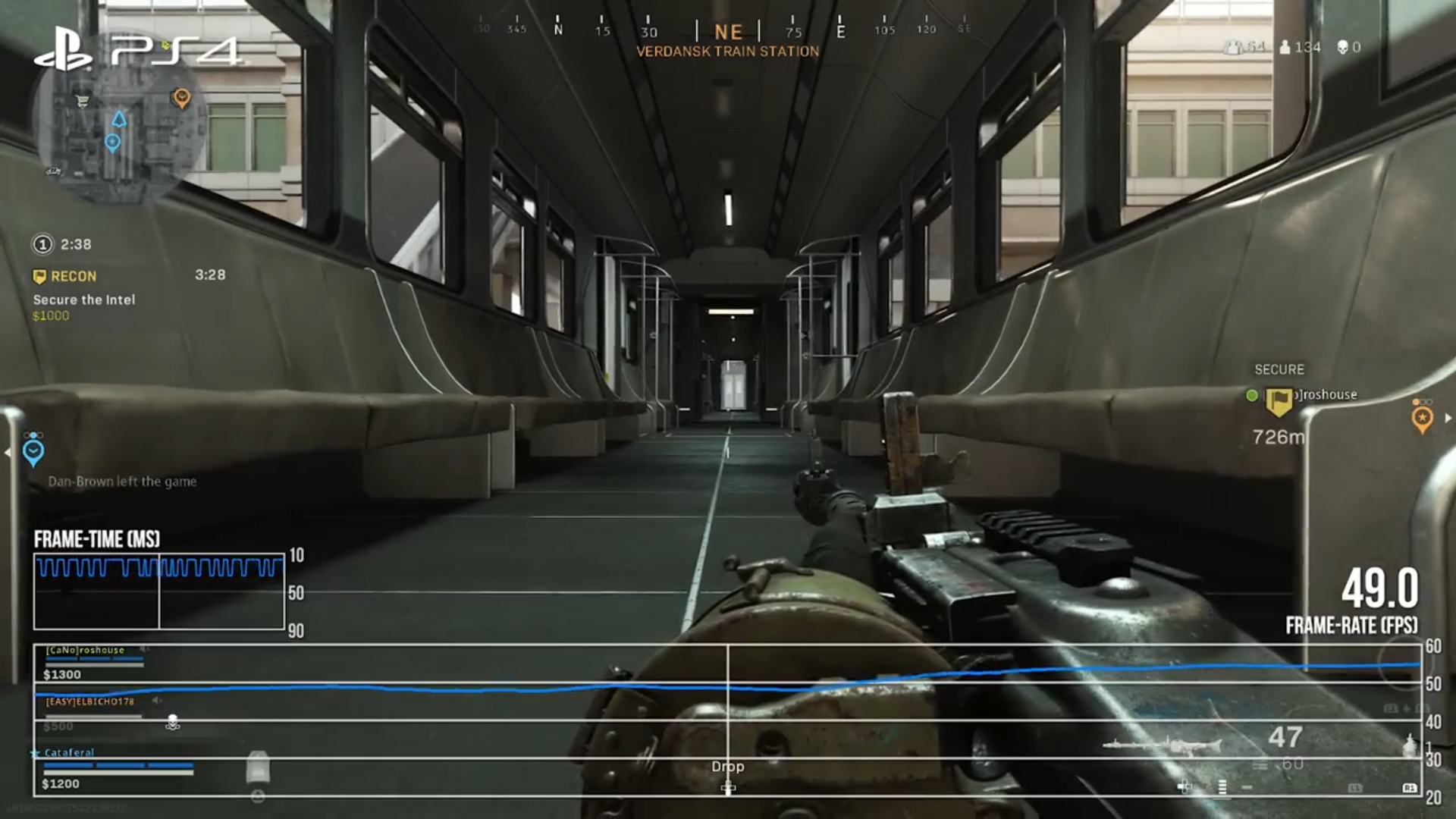1456x819 pixels.
Task: Toggle the fire mode selector icon
Action: click(1222, 789)
